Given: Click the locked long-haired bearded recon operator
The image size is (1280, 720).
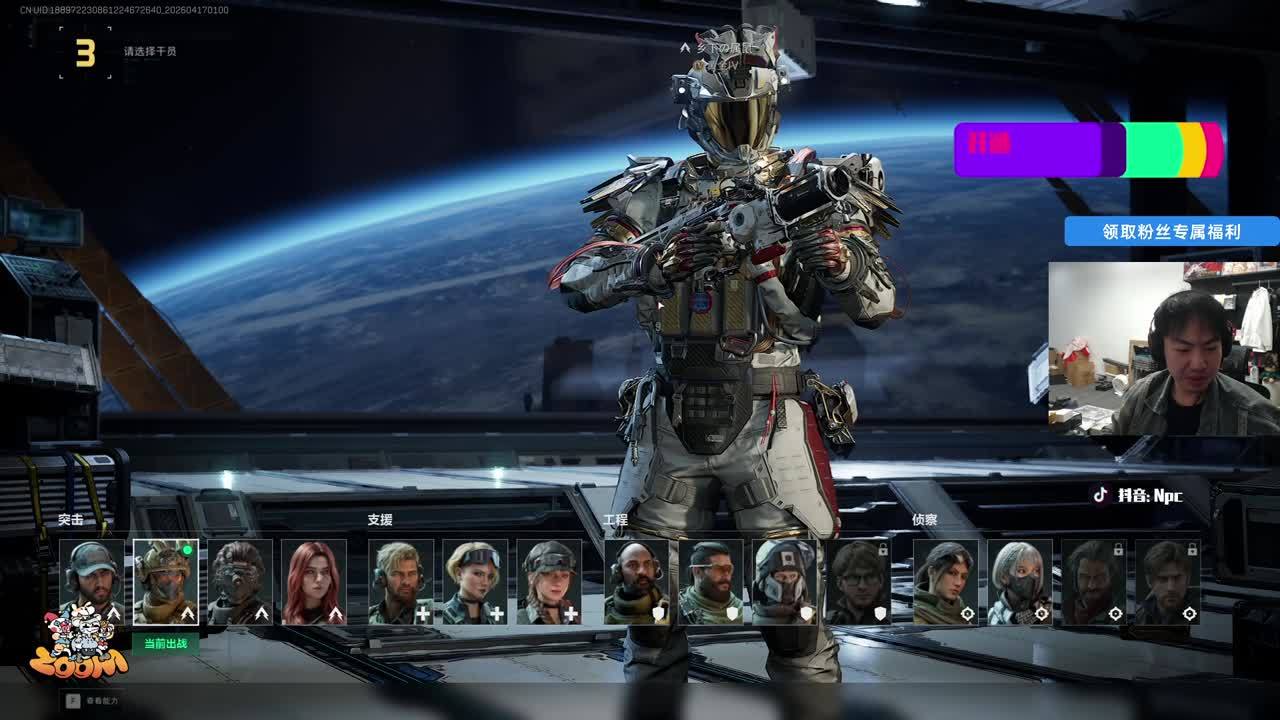Looking at the screenshot, I should (x=1094, y=582).
